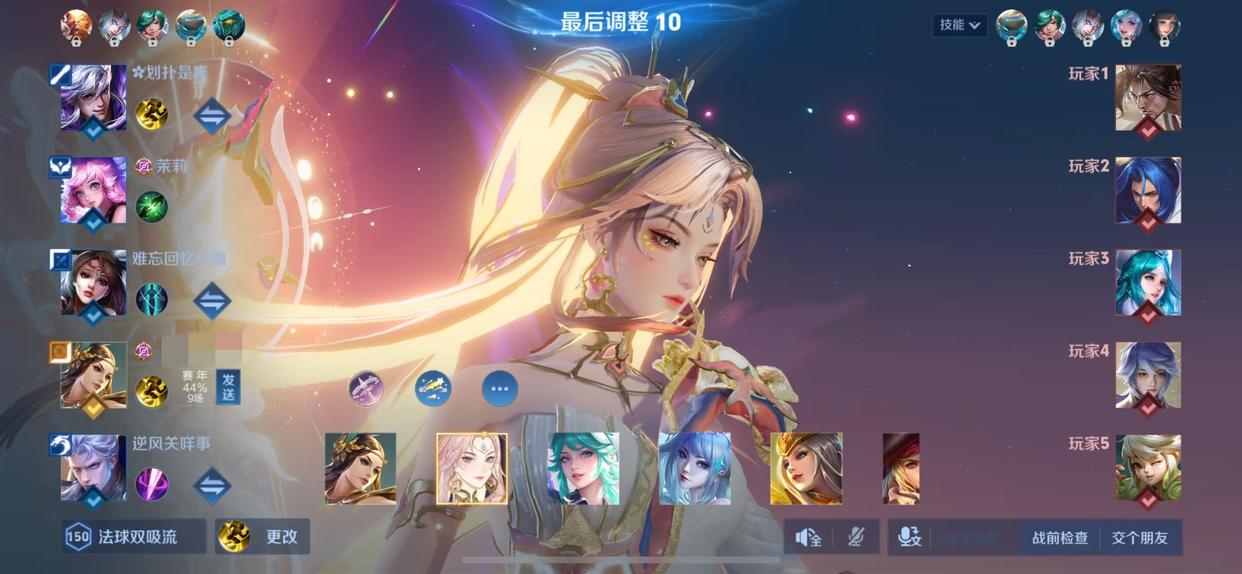Select the red-hat skin thumbnail
Viewport: 1242px width, 574px height.
tap(900, 468)
